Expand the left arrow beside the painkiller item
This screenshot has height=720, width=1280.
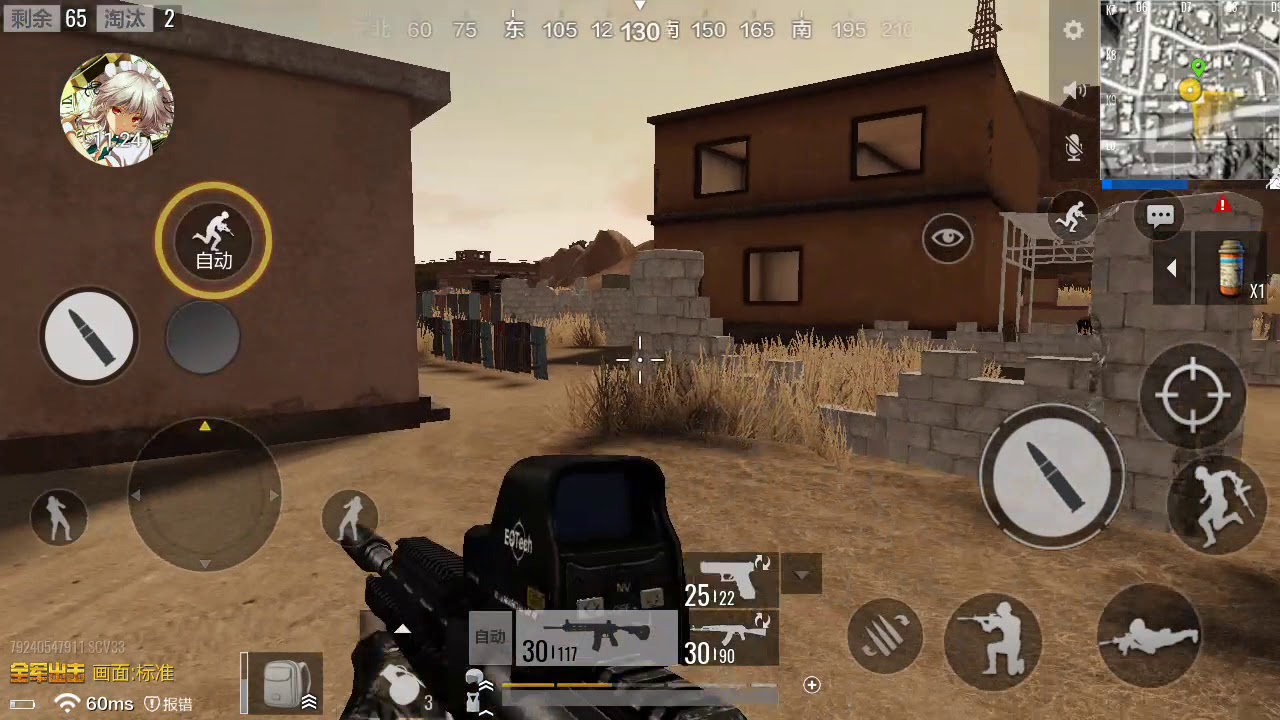1172,267
